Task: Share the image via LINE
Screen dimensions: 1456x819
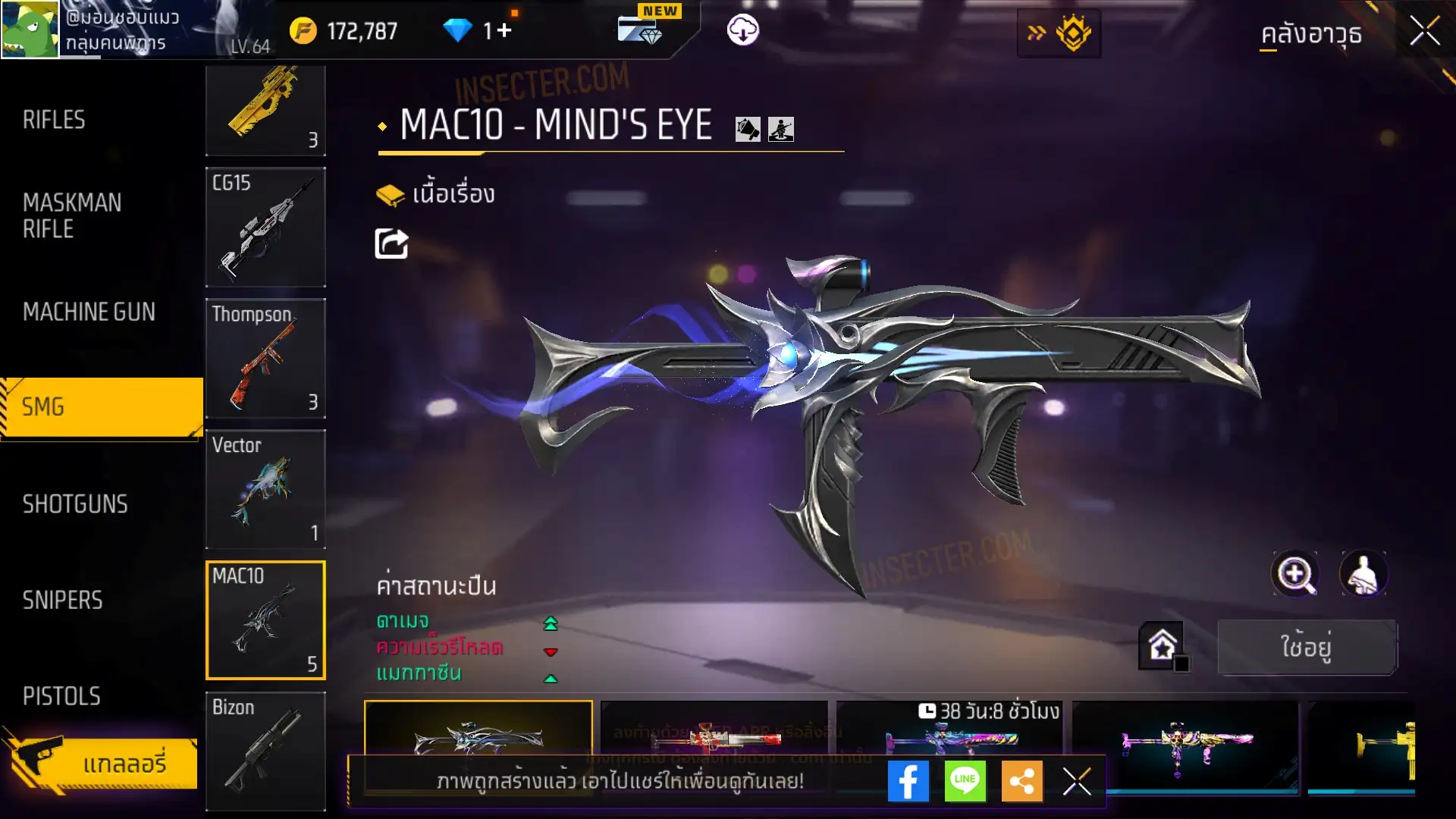Action: pos(965,781)
